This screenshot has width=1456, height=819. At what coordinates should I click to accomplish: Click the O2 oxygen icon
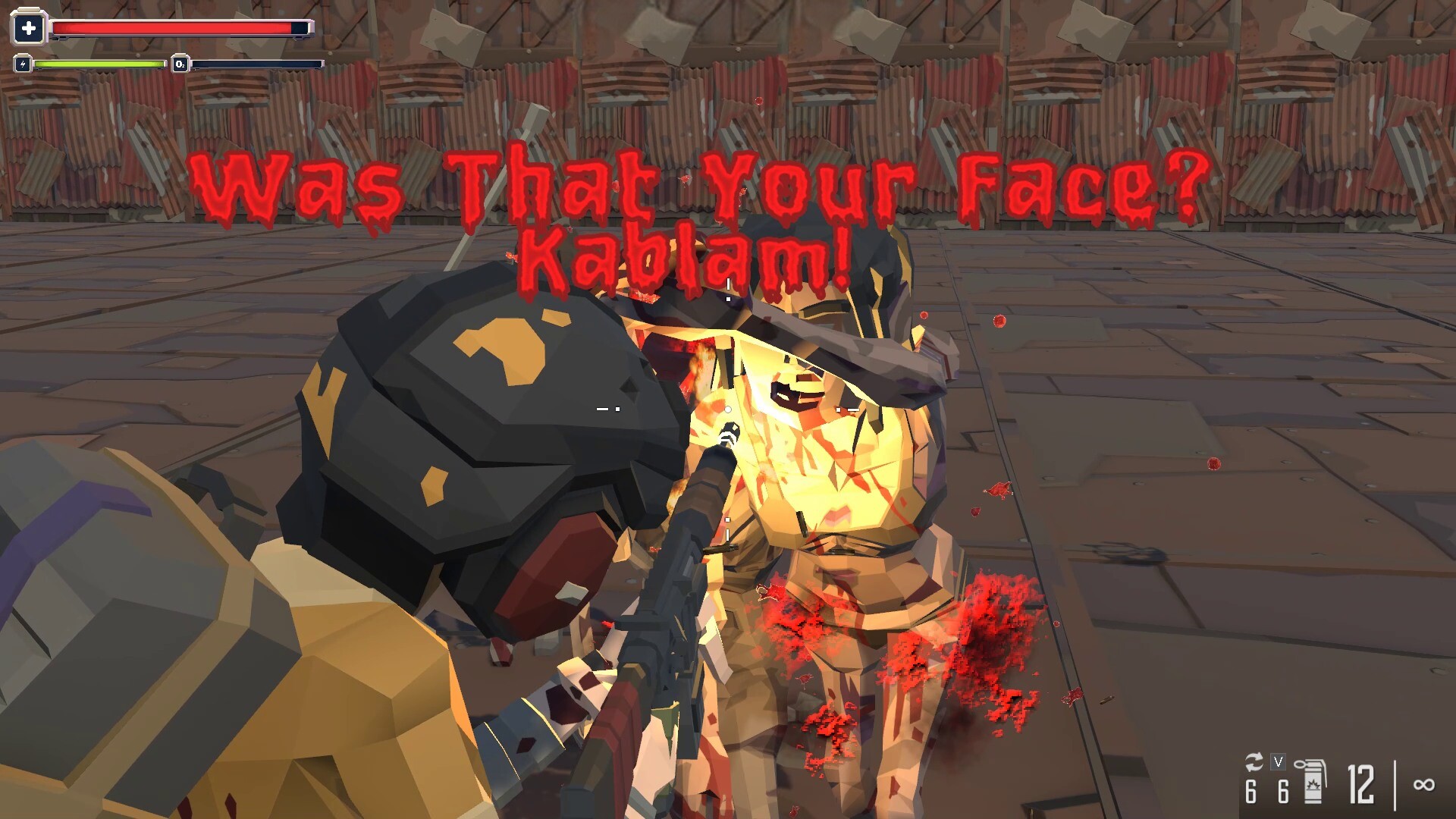[x=180, y=64]
